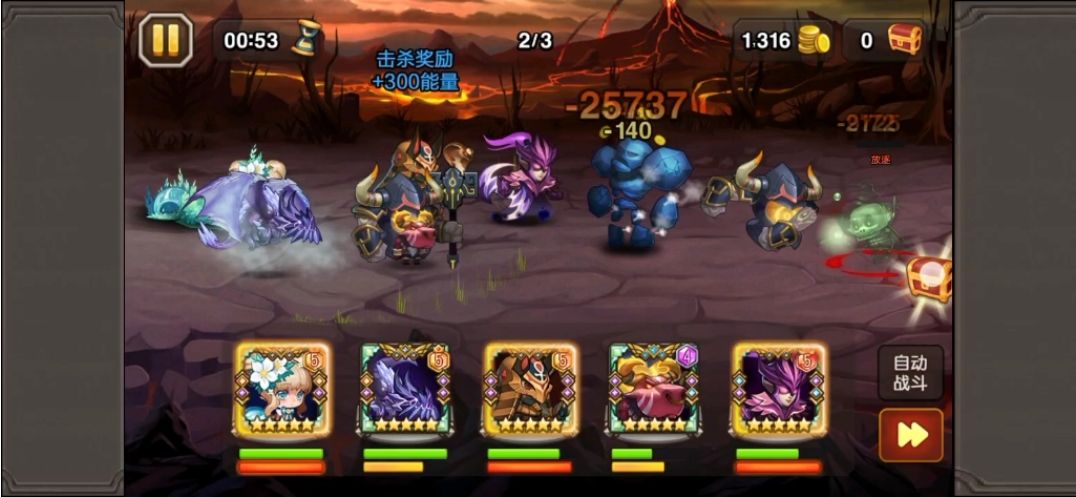Pause the battle with the pause button
Viewport: 1076px width, 497px height.
click(165, 41)
